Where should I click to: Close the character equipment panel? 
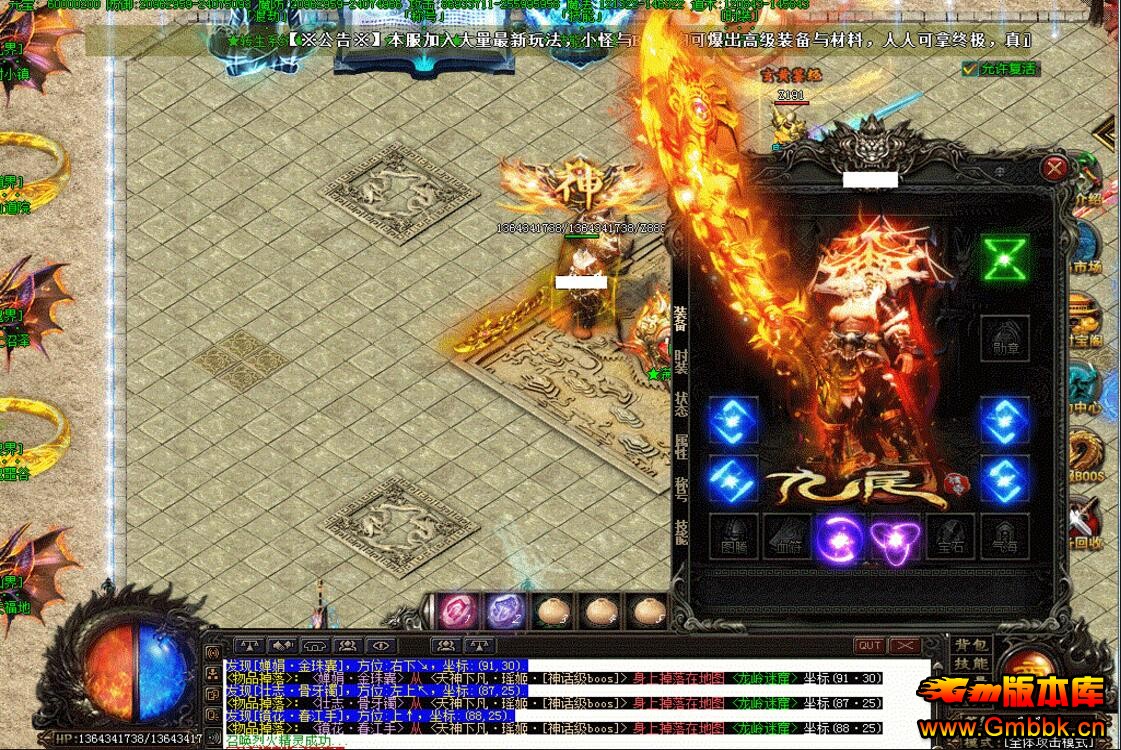[1054, 168]
